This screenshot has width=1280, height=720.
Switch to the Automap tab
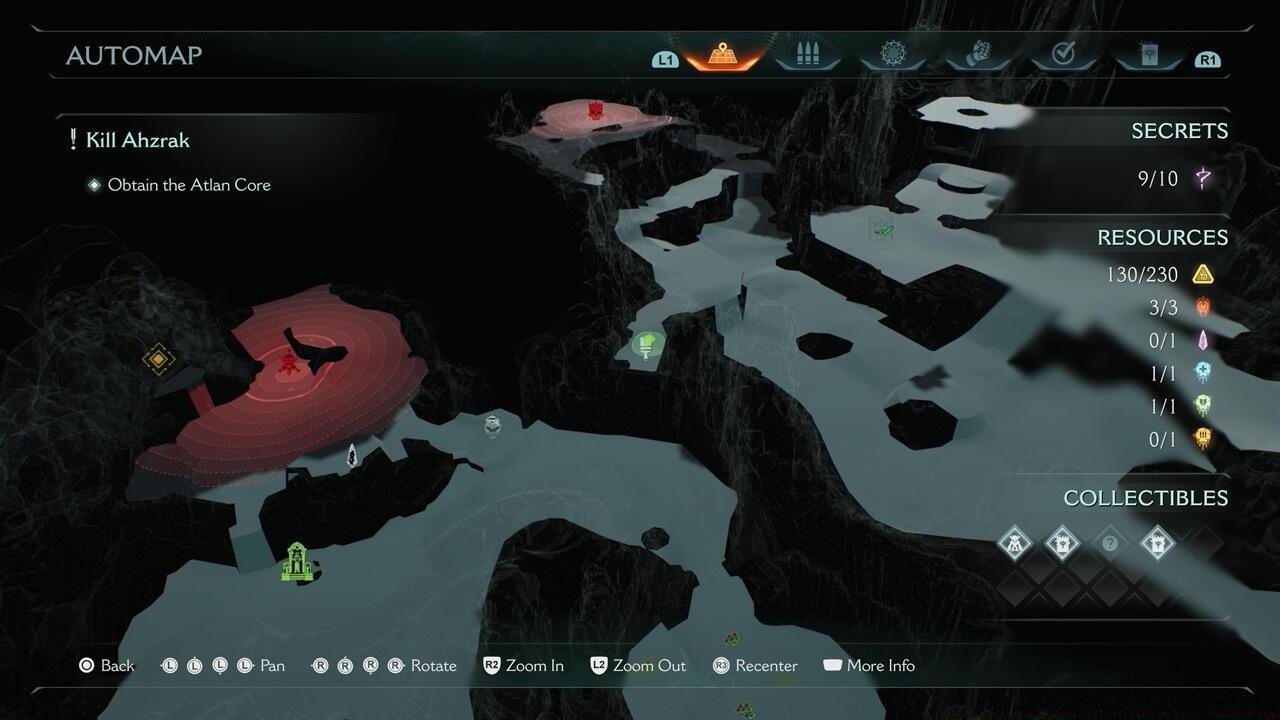point(722,55)
